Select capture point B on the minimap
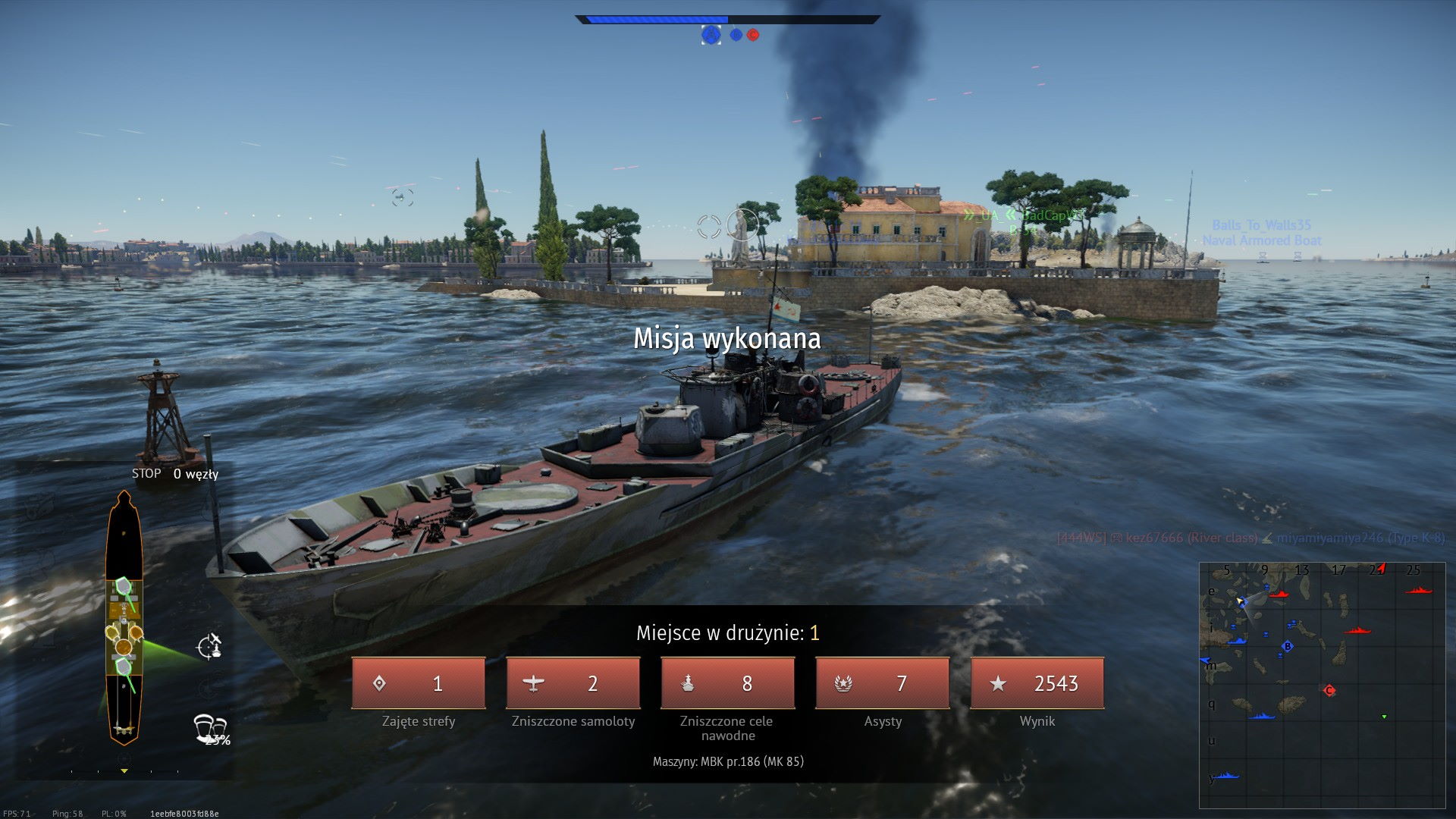Image resolution: width=1456 pixels, height=819 pixels. pos(1287,647)
